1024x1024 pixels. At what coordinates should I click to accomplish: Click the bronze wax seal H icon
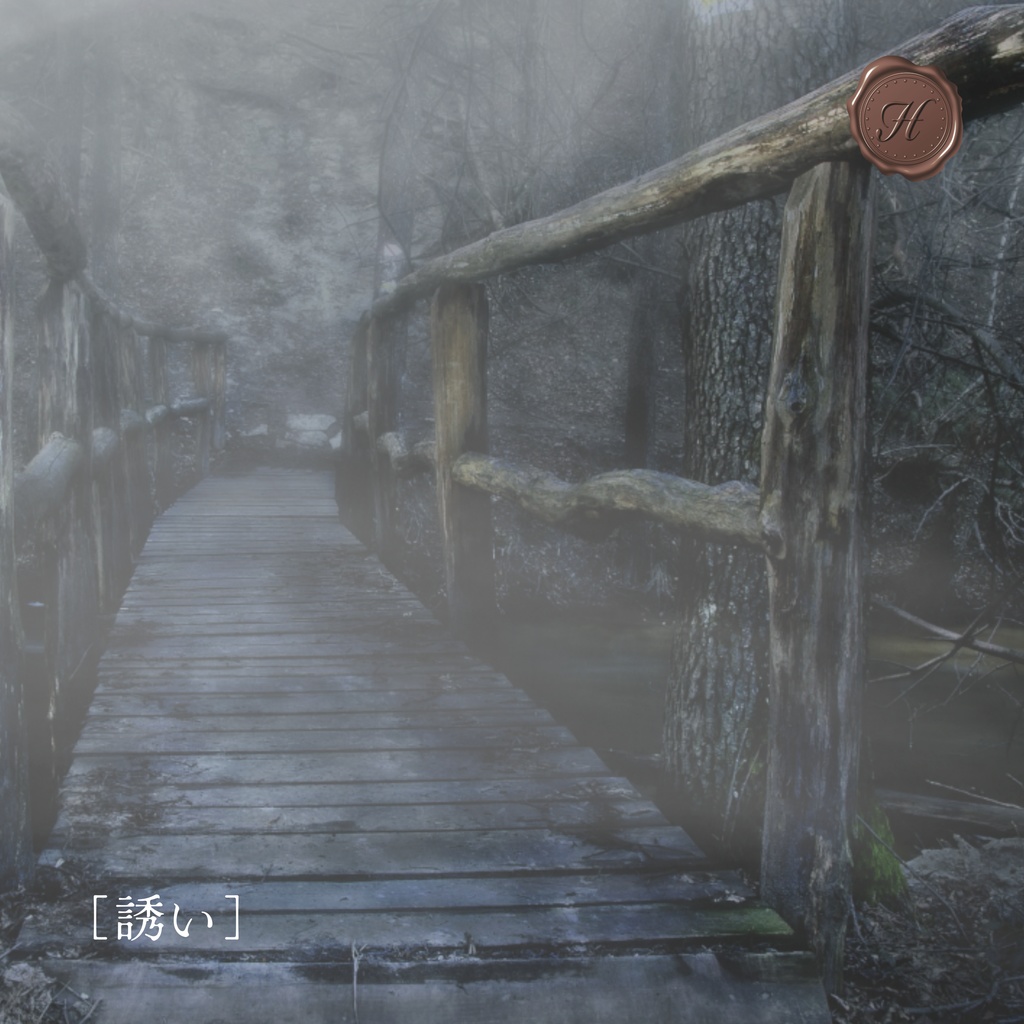coord(905,118)
